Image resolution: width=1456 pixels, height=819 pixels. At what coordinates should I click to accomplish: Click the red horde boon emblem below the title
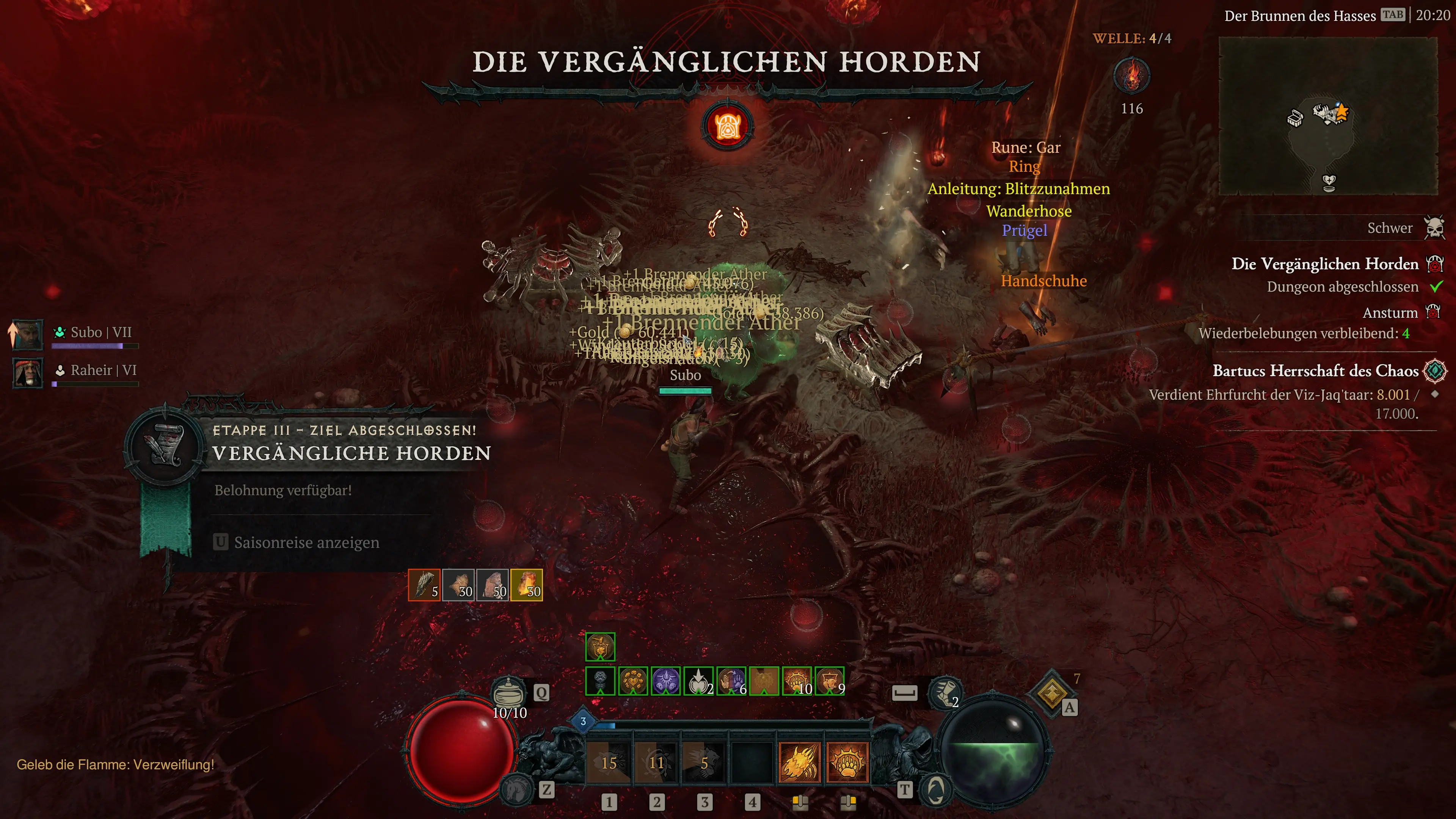tap(728, 126)
